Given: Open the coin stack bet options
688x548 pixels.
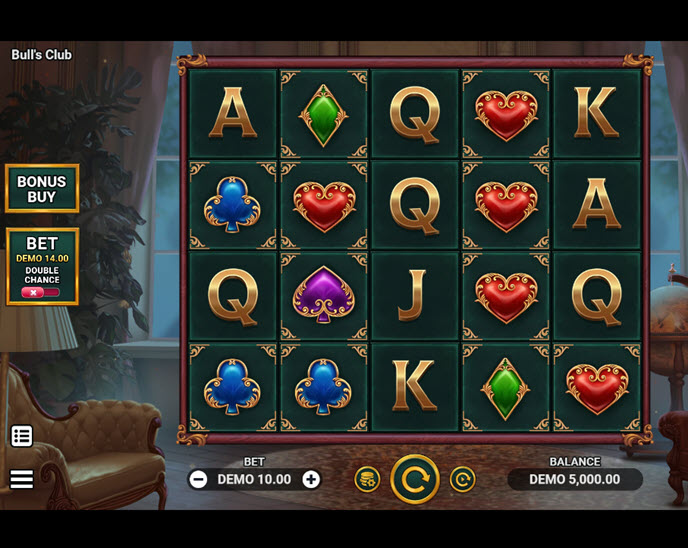Looking at the screenshot, I should [367, 480].
